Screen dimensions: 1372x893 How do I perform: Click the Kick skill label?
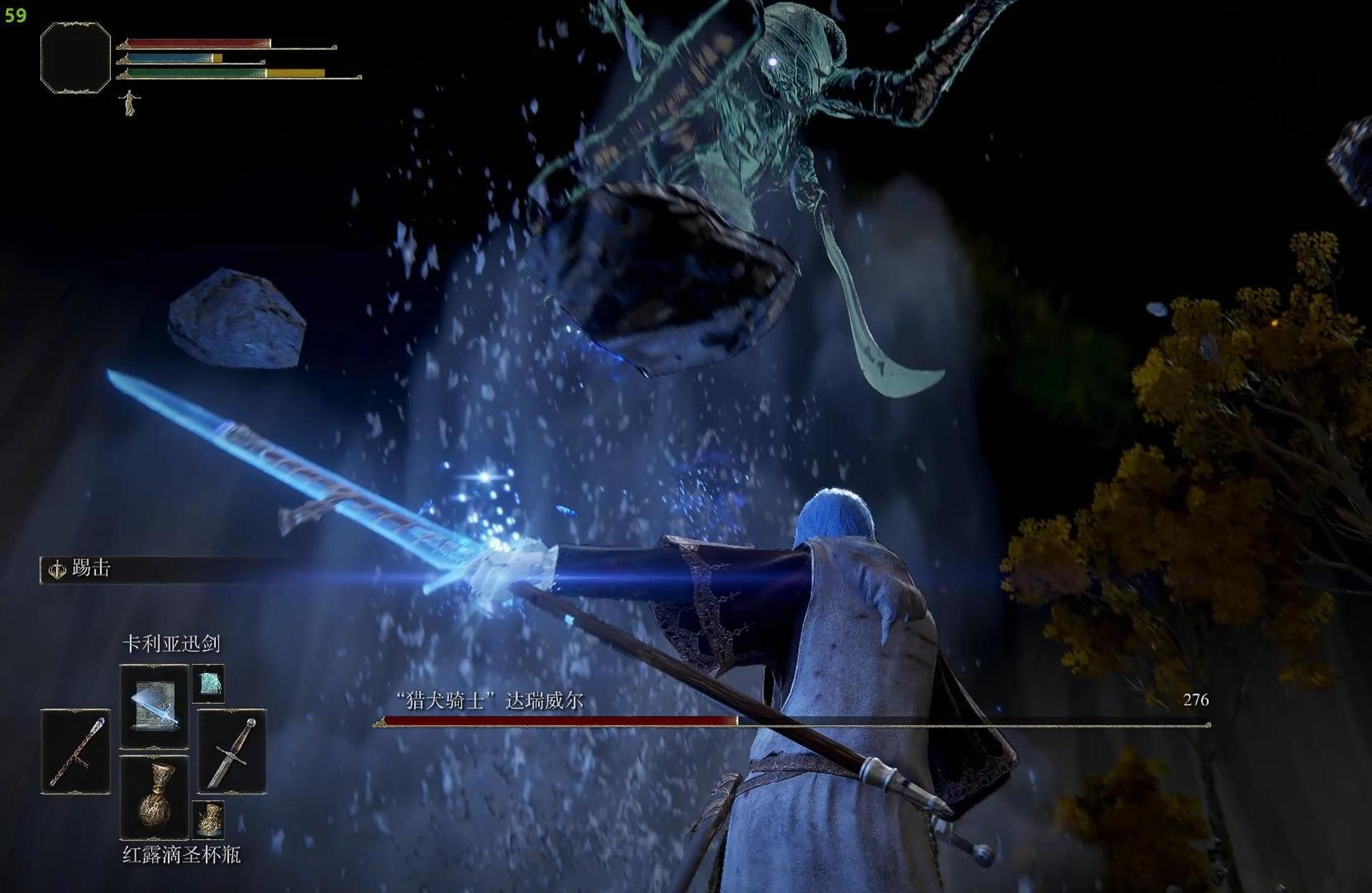91,568
